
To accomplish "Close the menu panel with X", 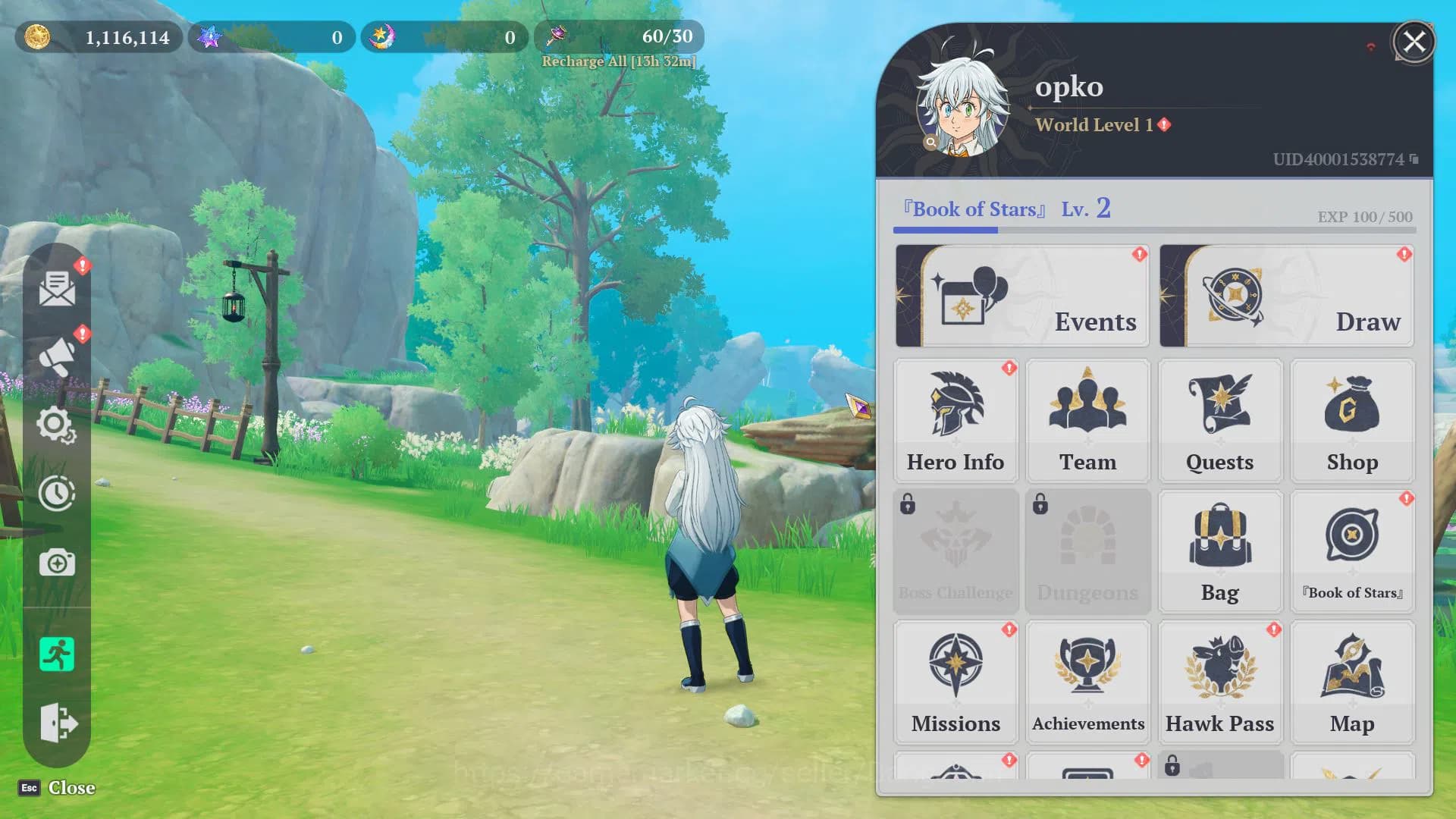I will pos(1414,42).
